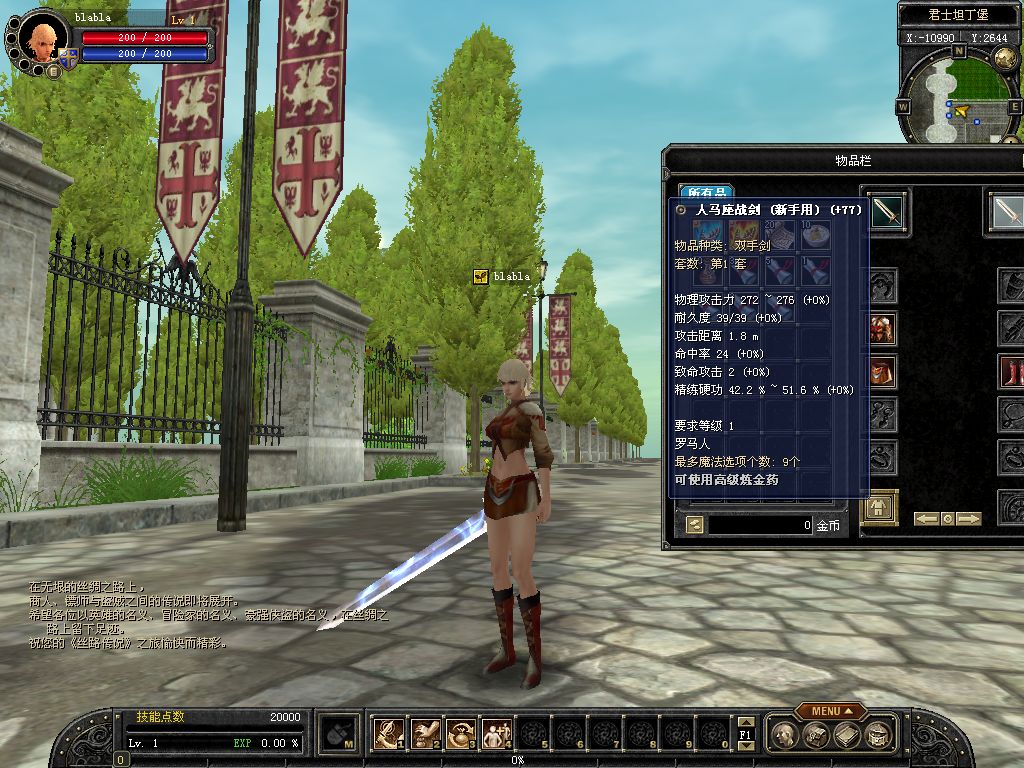This screenshot has height=768, width=1024.
Task: Rotate character preview with left arrow
Action: (926, 519)
